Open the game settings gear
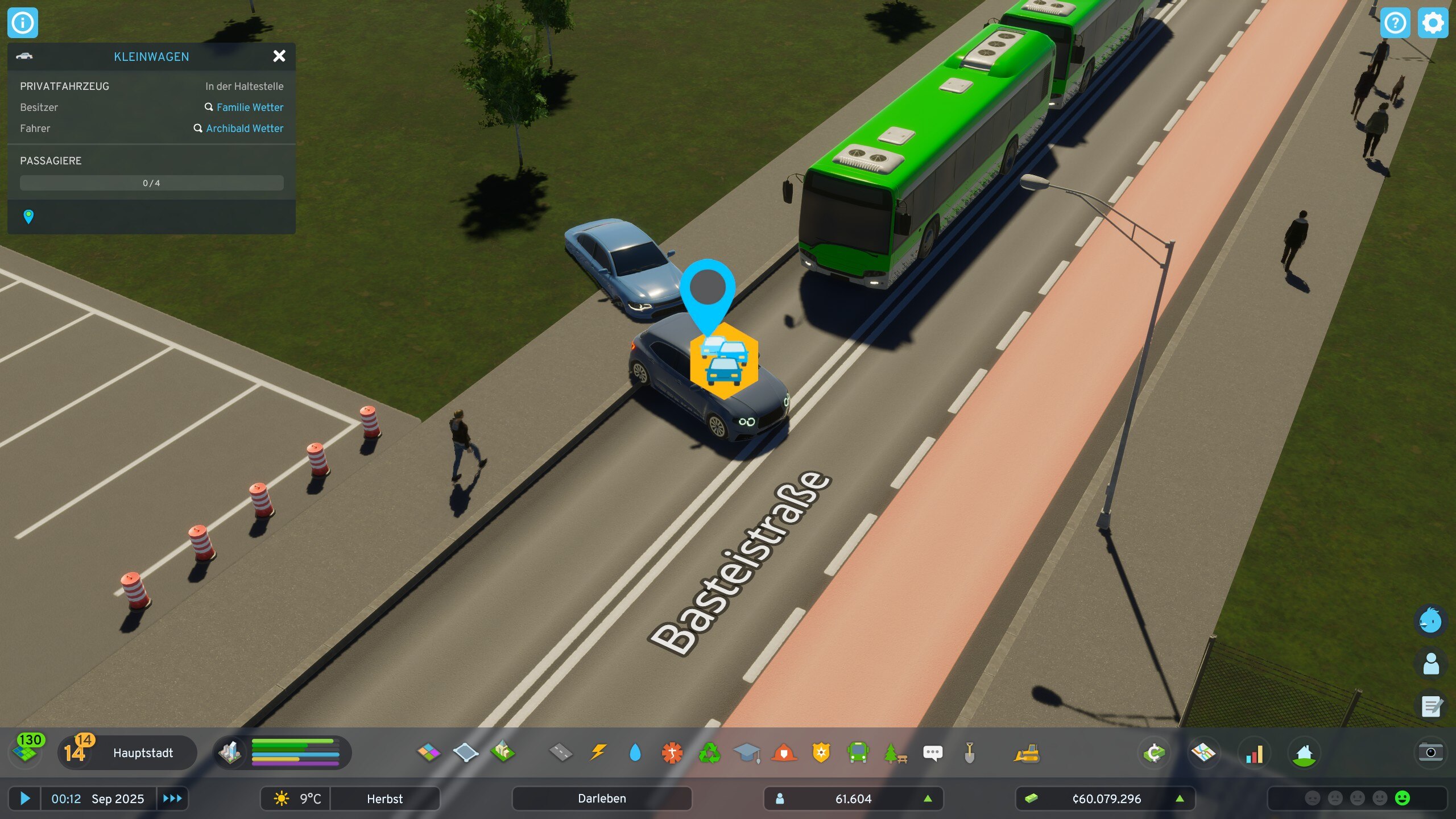 pyautogui.click(x=1432, y=23)
